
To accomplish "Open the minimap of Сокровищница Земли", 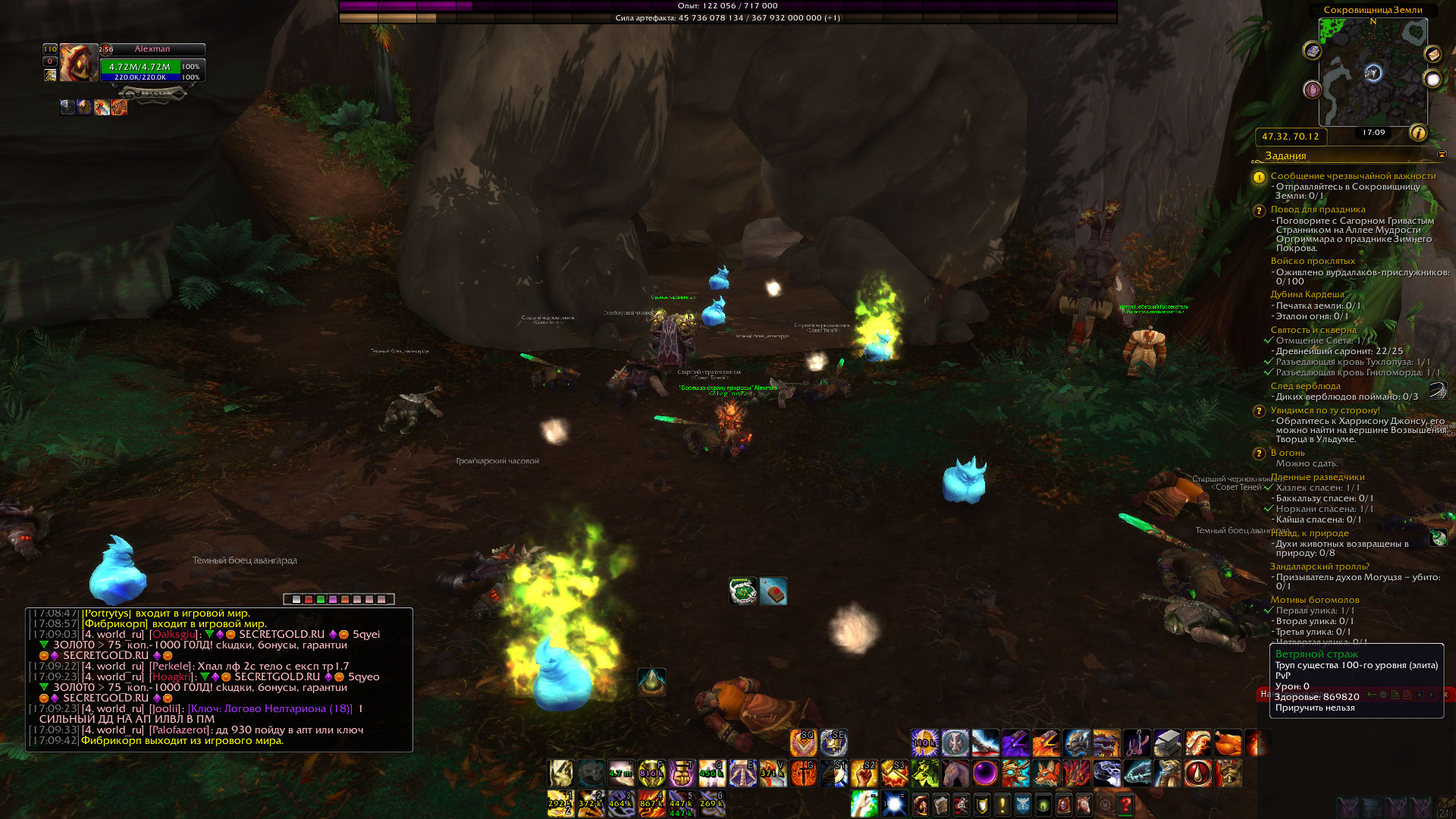I will [1373, 72].
